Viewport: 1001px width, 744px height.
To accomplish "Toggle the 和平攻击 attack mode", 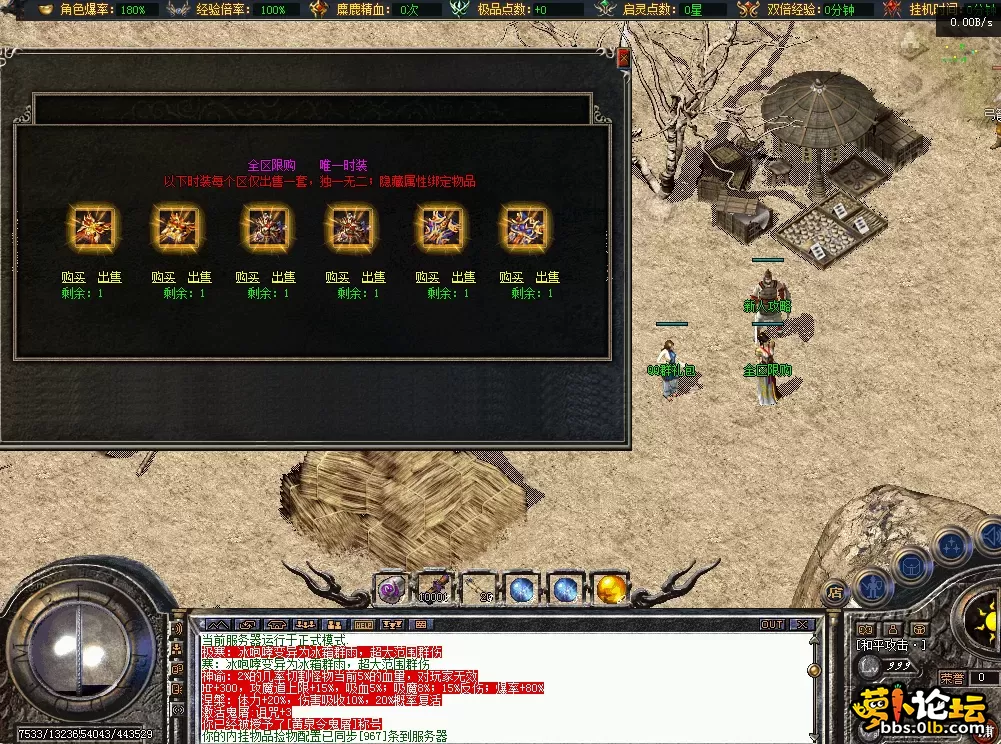I will (x=892, y=645).
